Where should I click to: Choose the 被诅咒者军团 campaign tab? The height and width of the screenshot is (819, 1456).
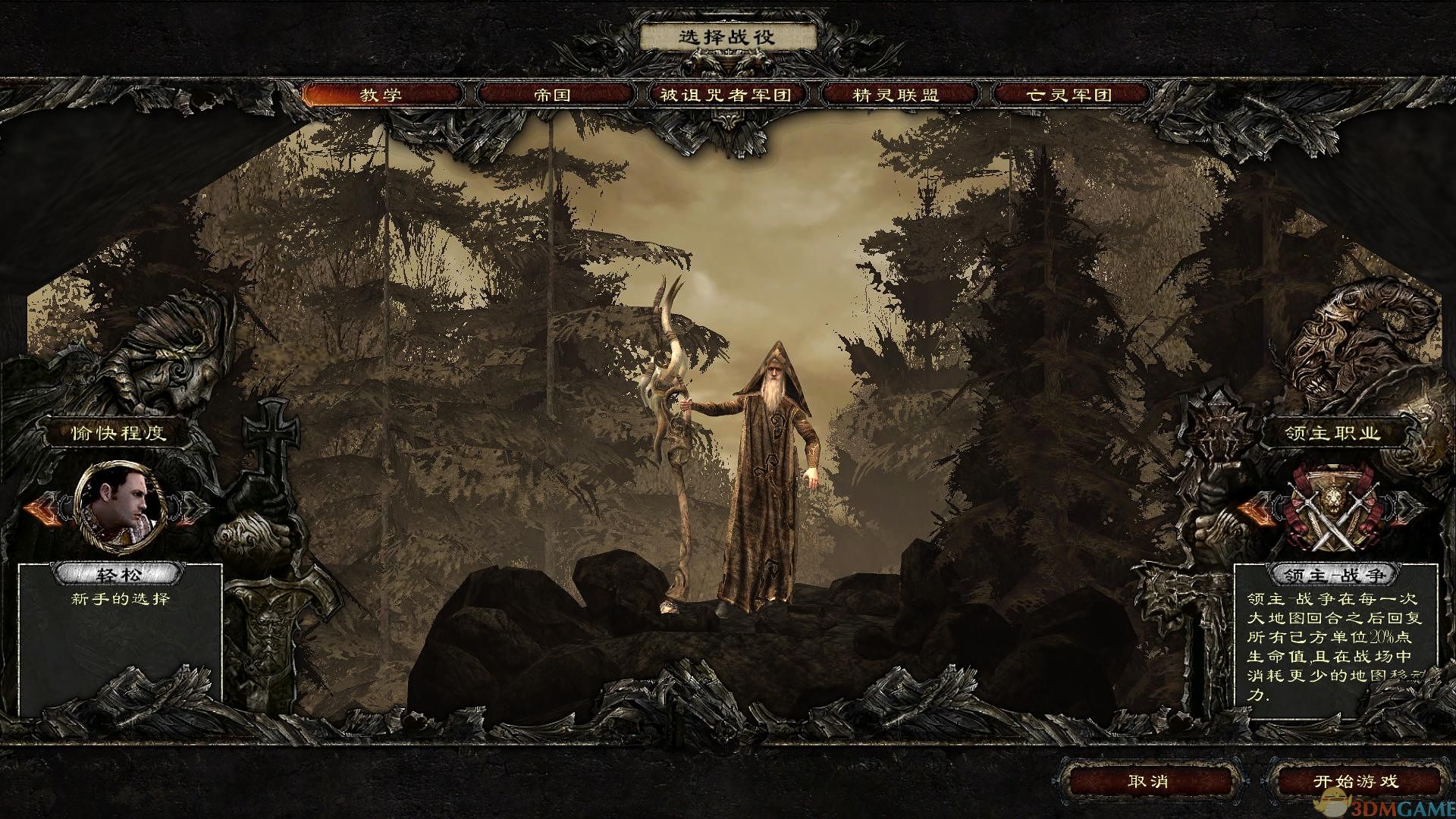[x=726, y=95]
